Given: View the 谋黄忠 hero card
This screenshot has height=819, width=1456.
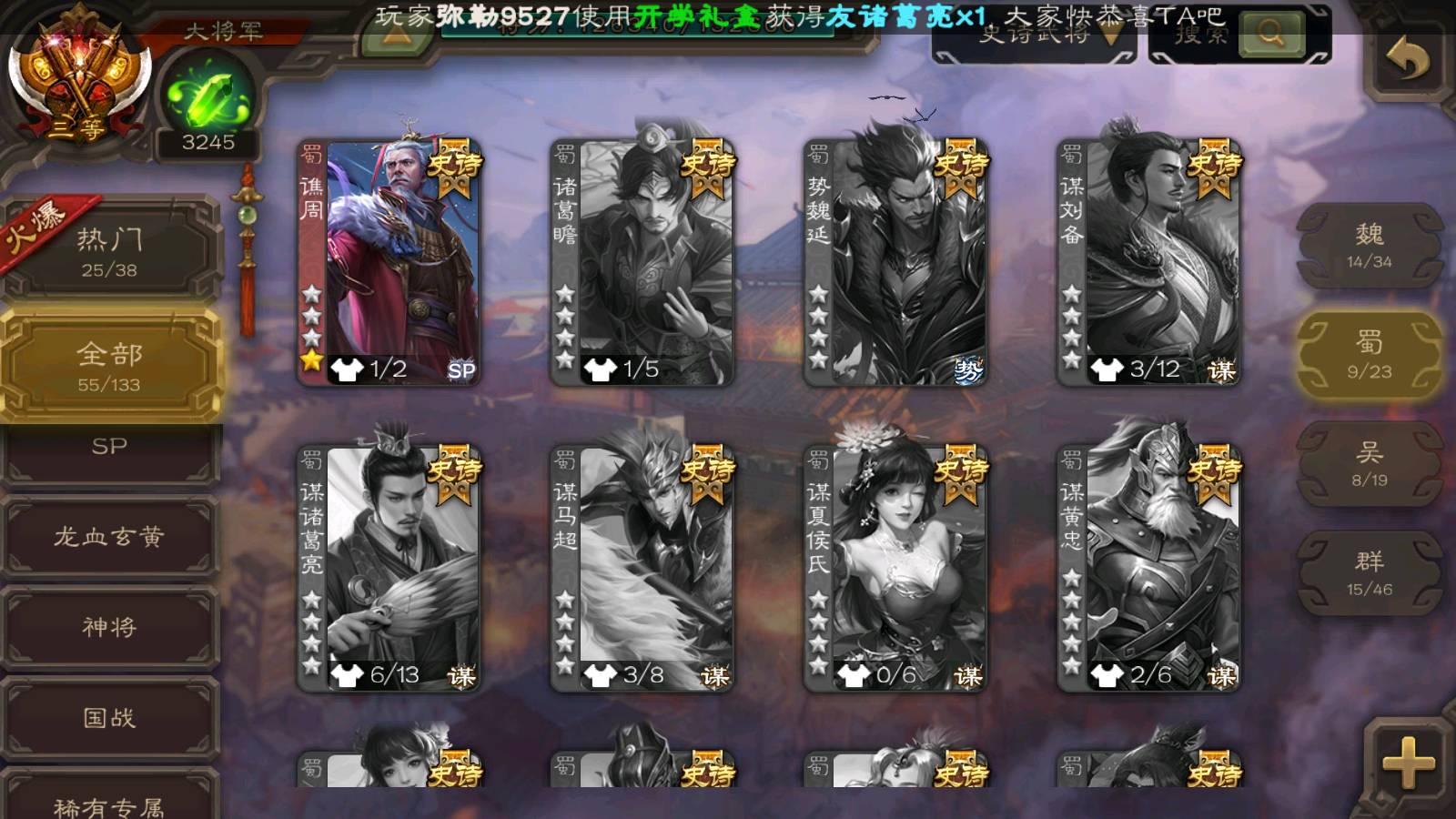Looking at the screenshot, I should coord(1148,568).
